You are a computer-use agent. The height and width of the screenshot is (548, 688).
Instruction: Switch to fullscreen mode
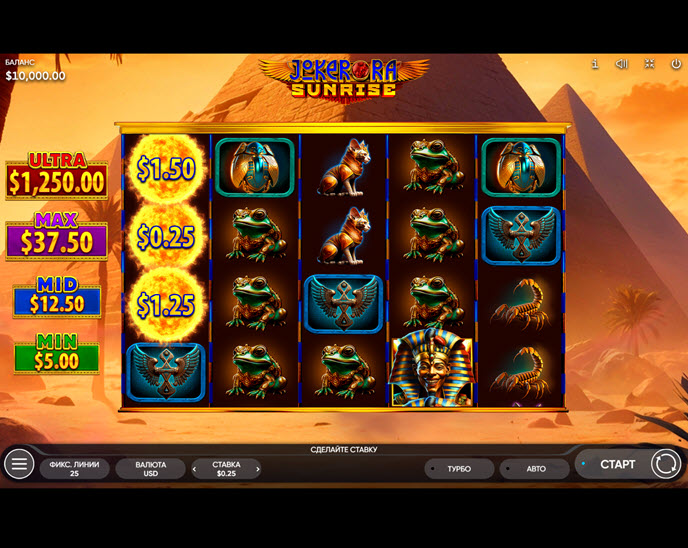[649, 64]
